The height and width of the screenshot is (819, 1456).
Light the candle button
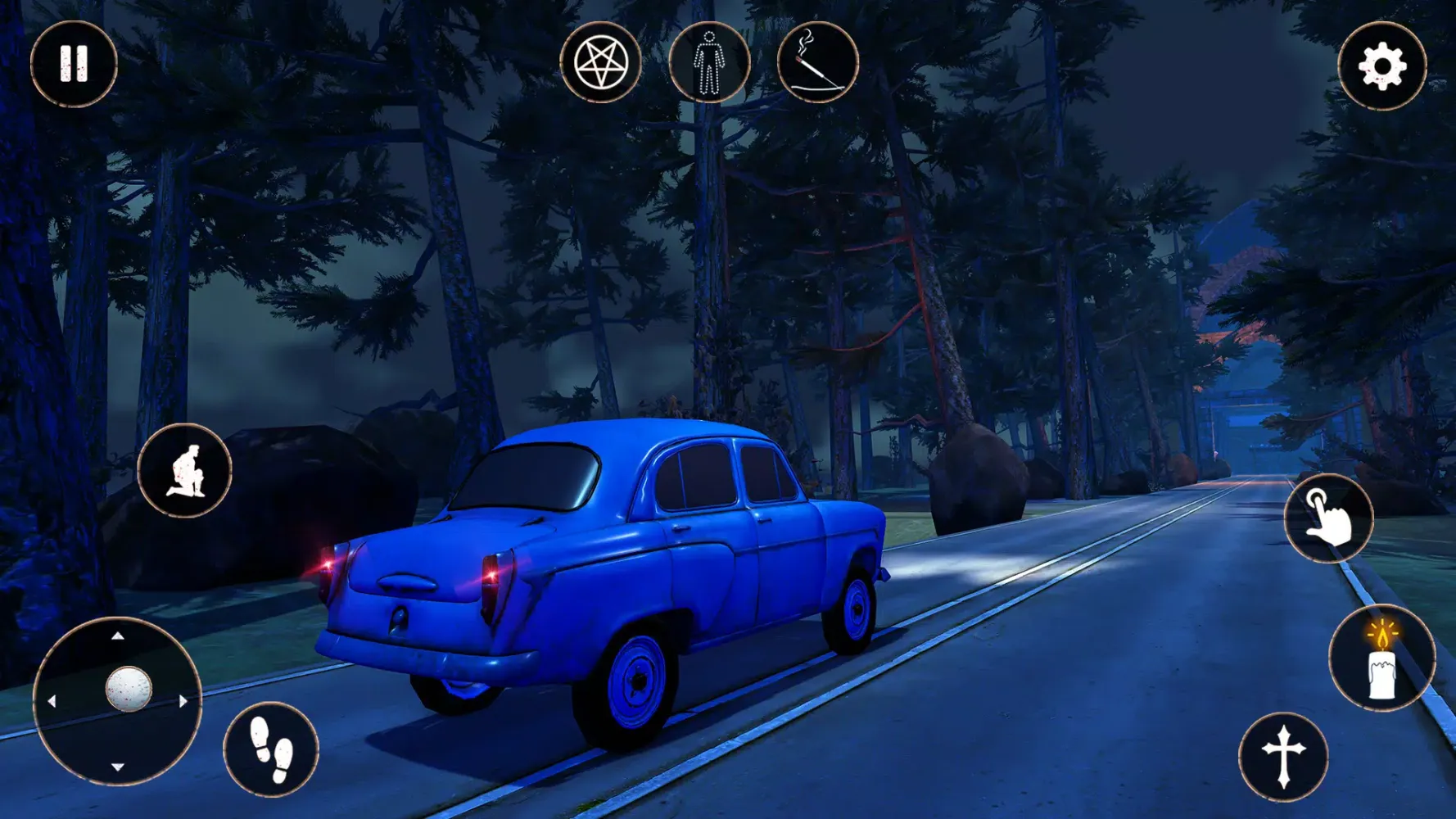click(1382, 658)
